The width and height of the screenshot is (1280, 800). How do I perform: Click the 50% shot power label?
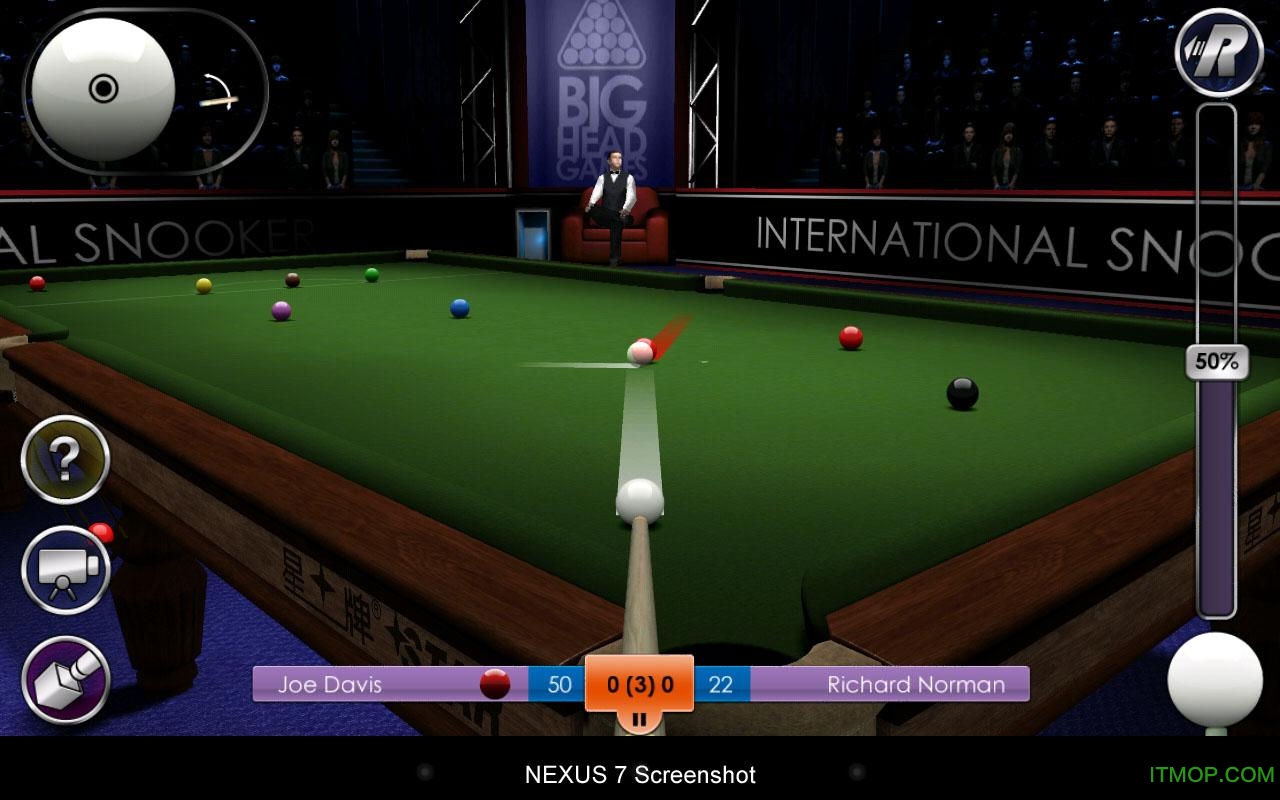[x=1215, y=362]
